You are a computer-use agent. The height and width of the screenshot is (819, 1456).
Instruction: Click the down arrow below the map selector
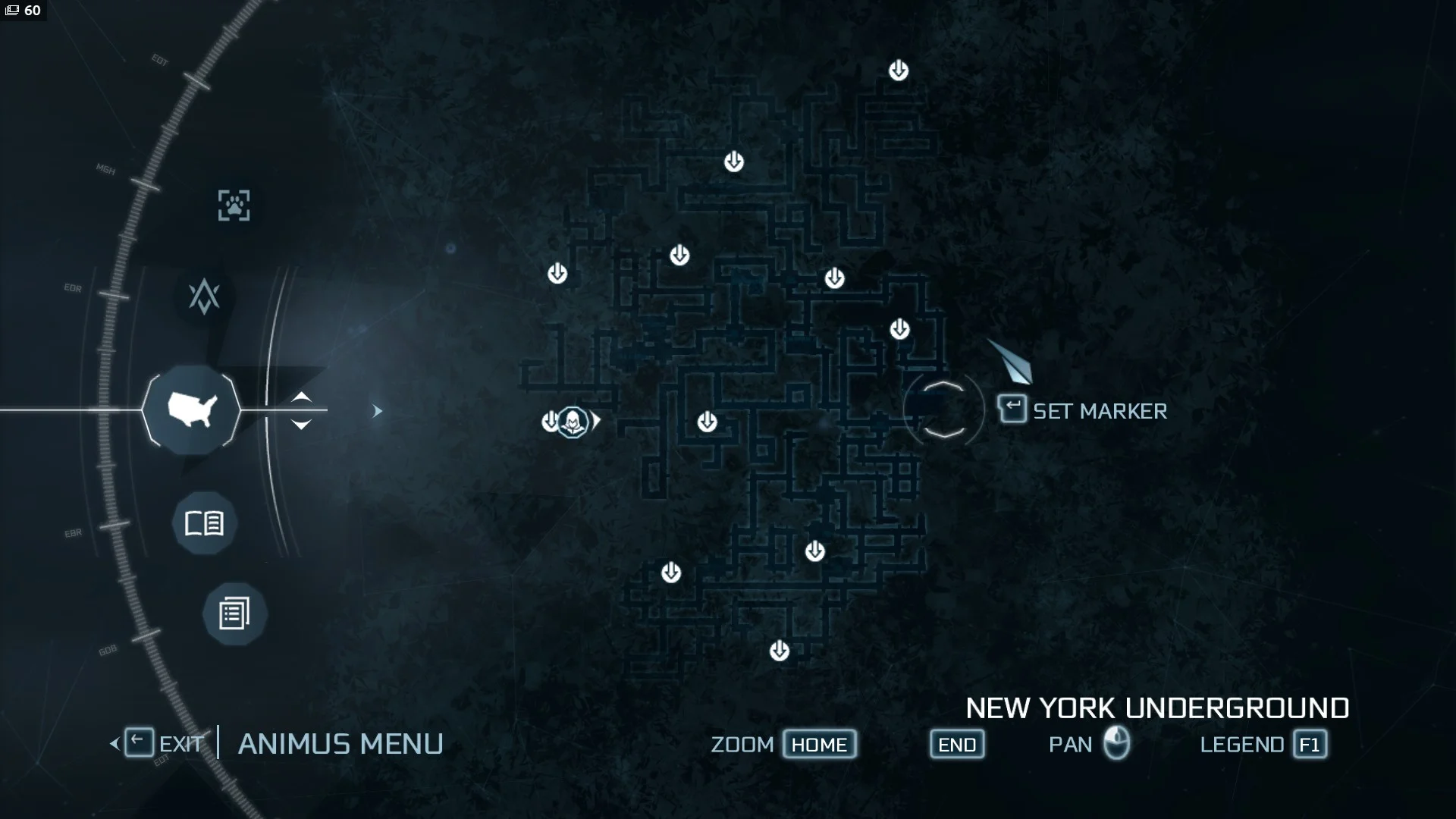coord(302,425)
